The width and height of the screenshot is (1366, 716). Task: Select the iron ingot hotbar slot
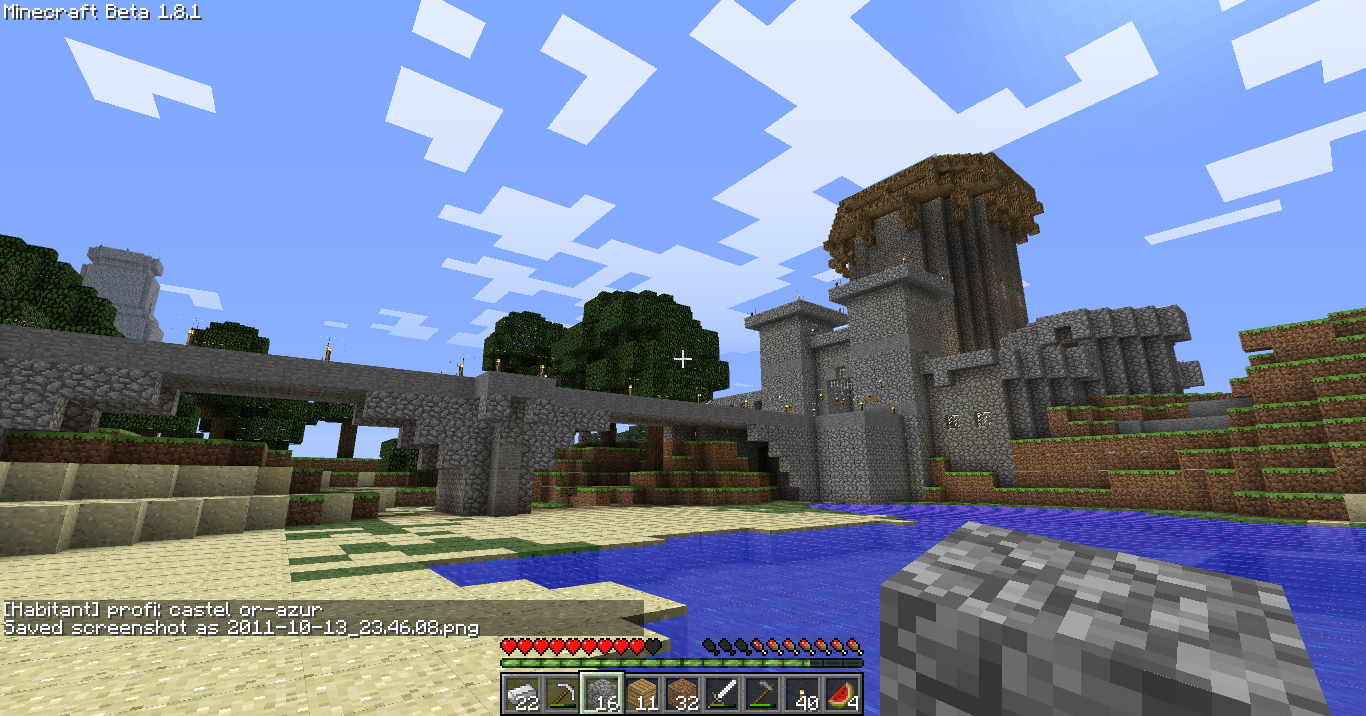click(522, 694)
